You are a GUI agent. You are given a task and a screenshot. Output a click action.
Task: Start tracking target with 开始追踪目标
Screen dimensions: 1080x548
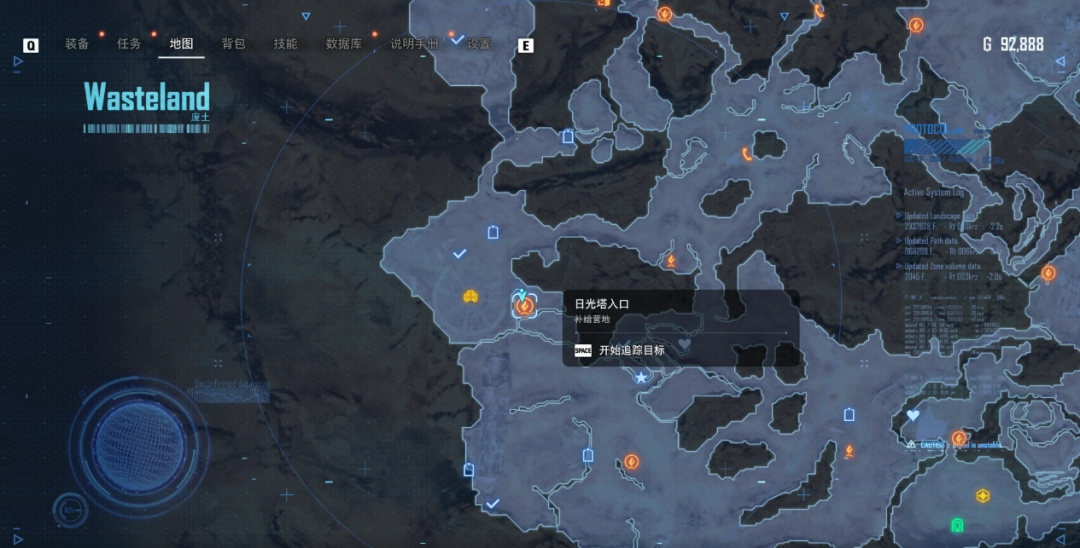(x=630, y=350)
